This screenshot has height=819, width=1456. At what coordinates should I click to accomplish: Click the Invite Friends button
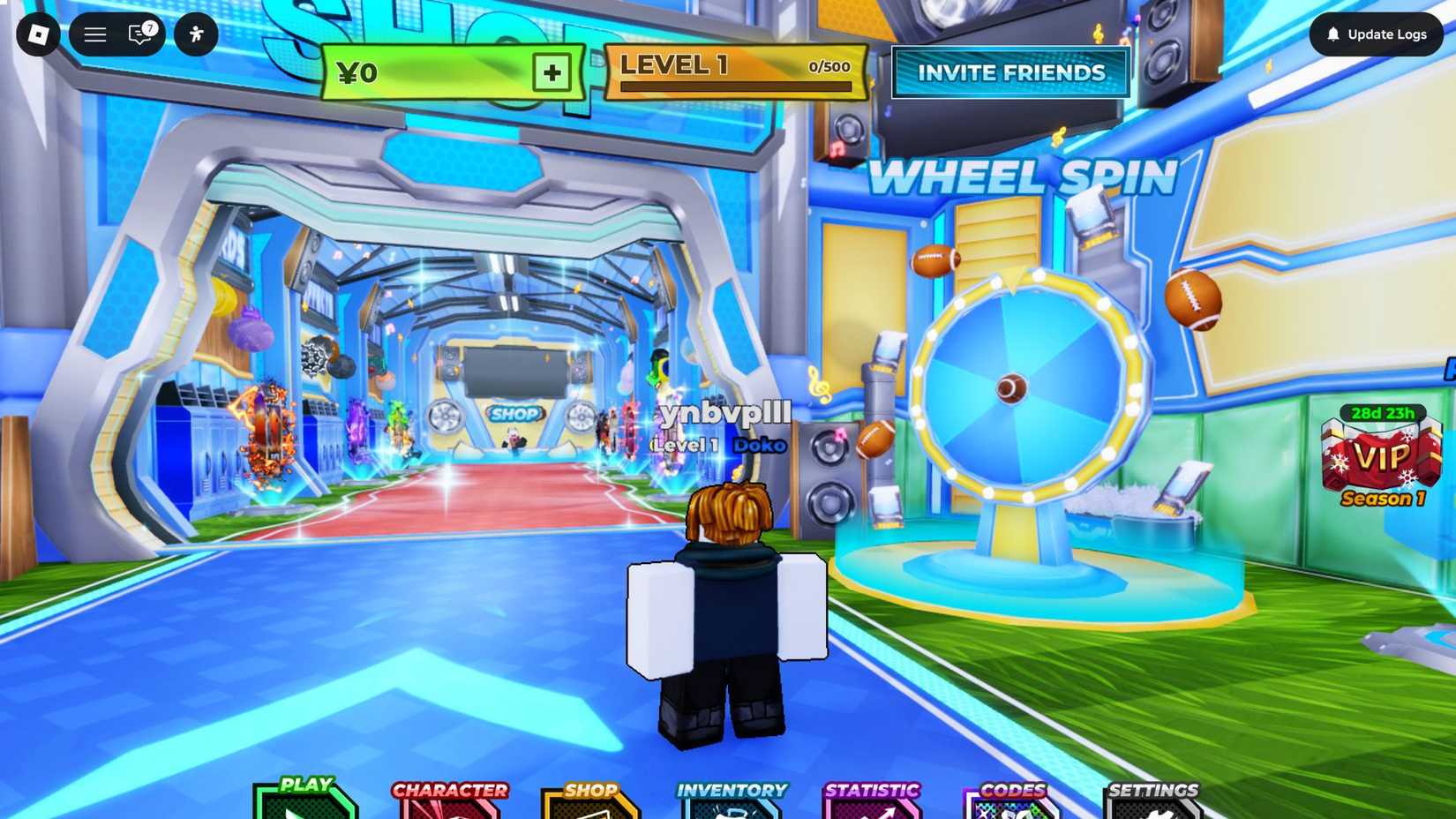click(x=1010, y=73)
